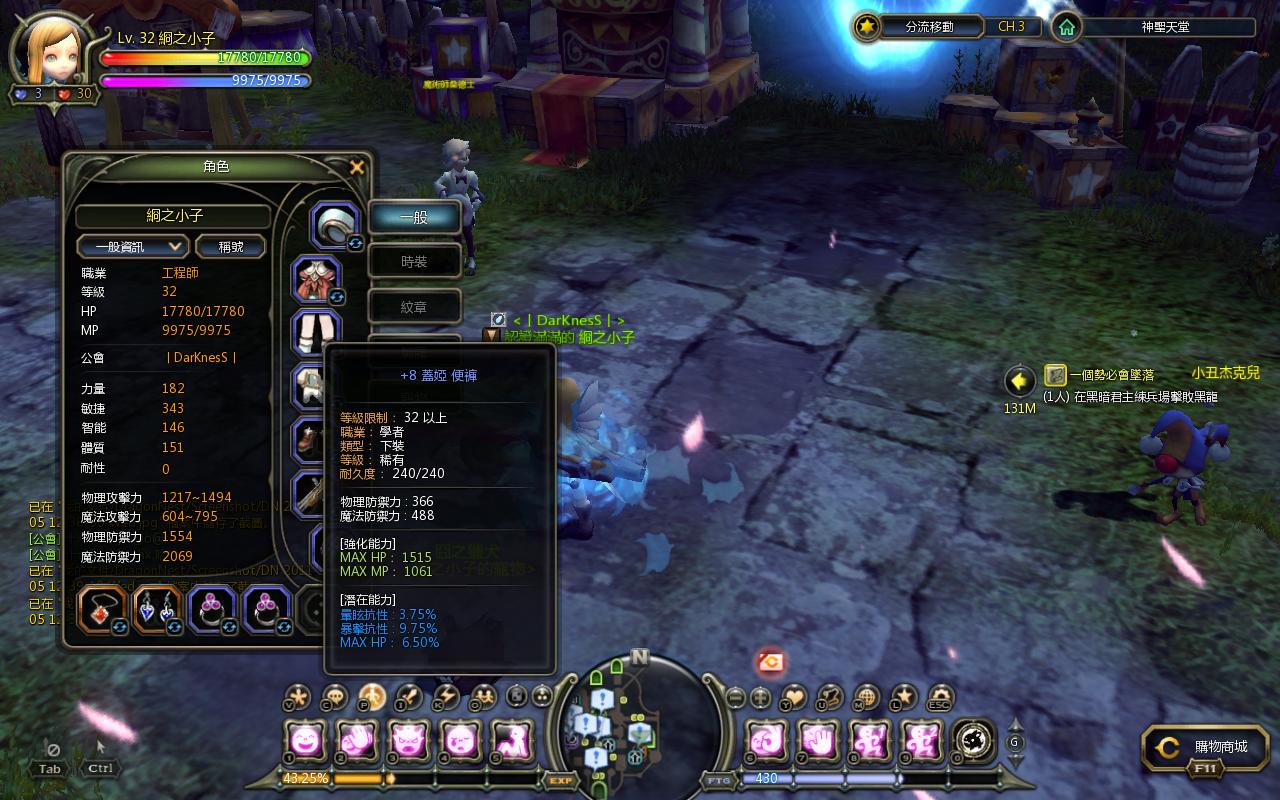Open the 一般資訊 dropdown
1280x800 pixels.
tap(133, 246)
